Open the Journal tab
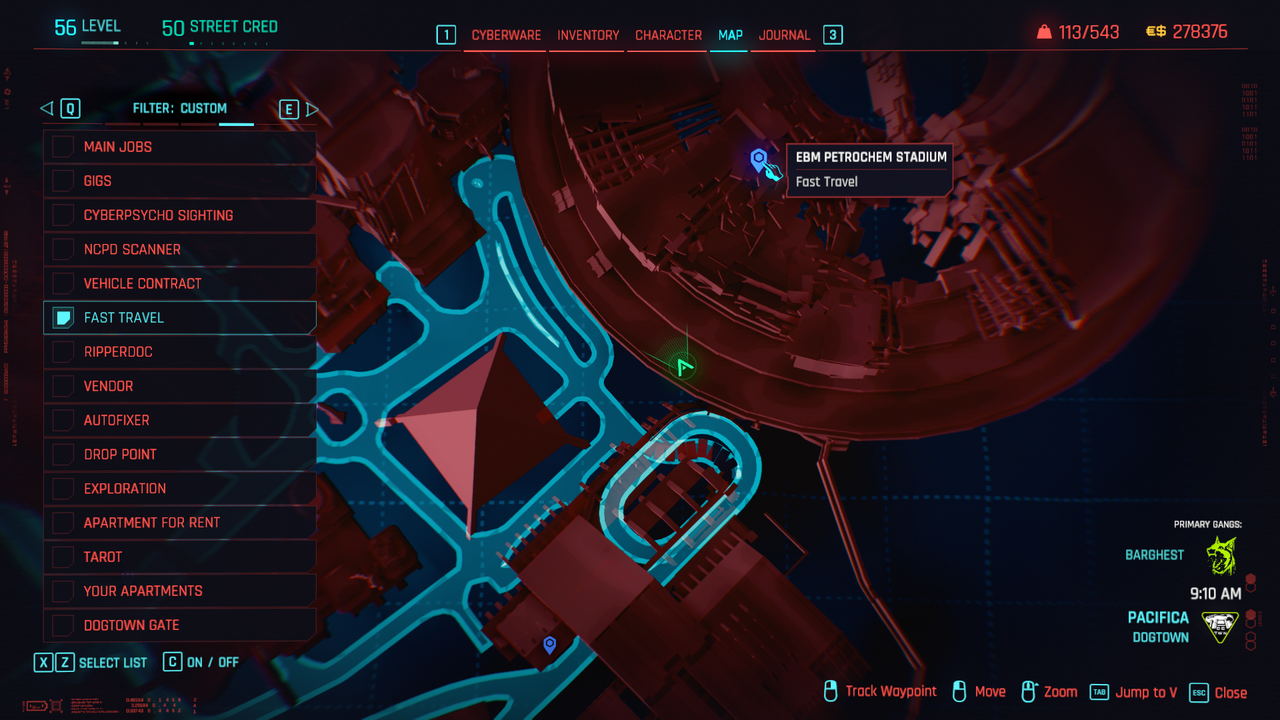The height and width of the screenshot is (720, 1280). pos(784,35)
